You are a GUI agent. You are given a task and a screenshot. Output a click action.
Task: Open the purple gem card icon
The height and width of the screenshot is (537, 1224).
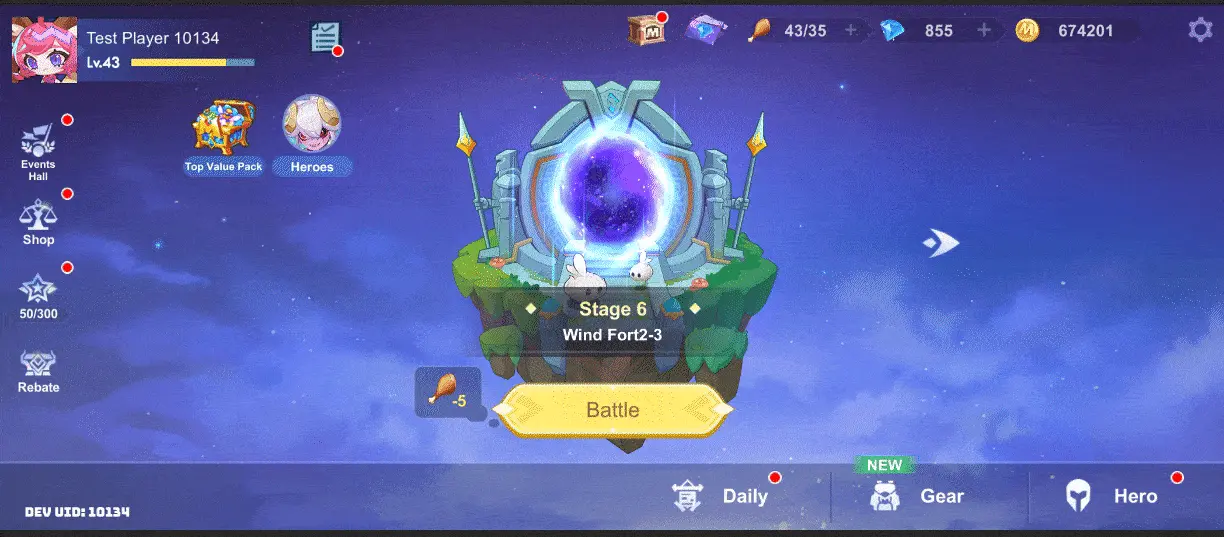(x=705, y=30)
